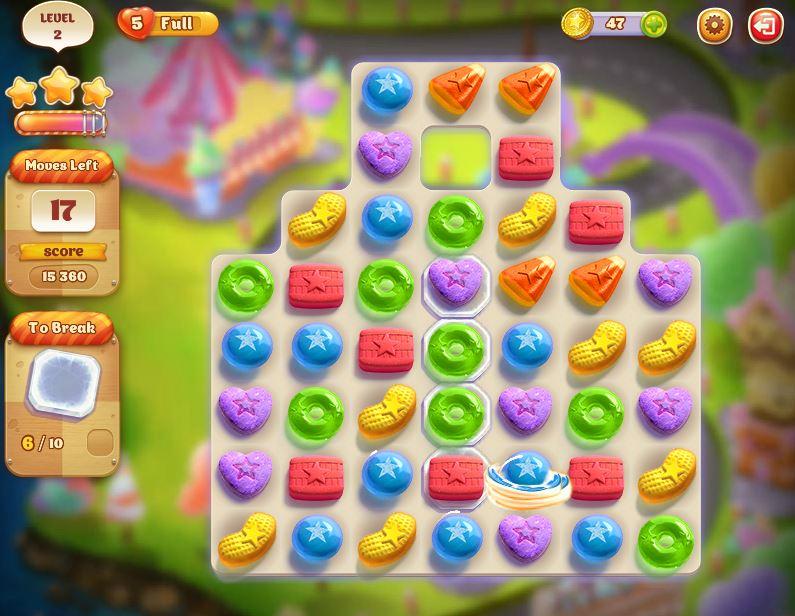Click the gold coin icon

coord(577,24)
